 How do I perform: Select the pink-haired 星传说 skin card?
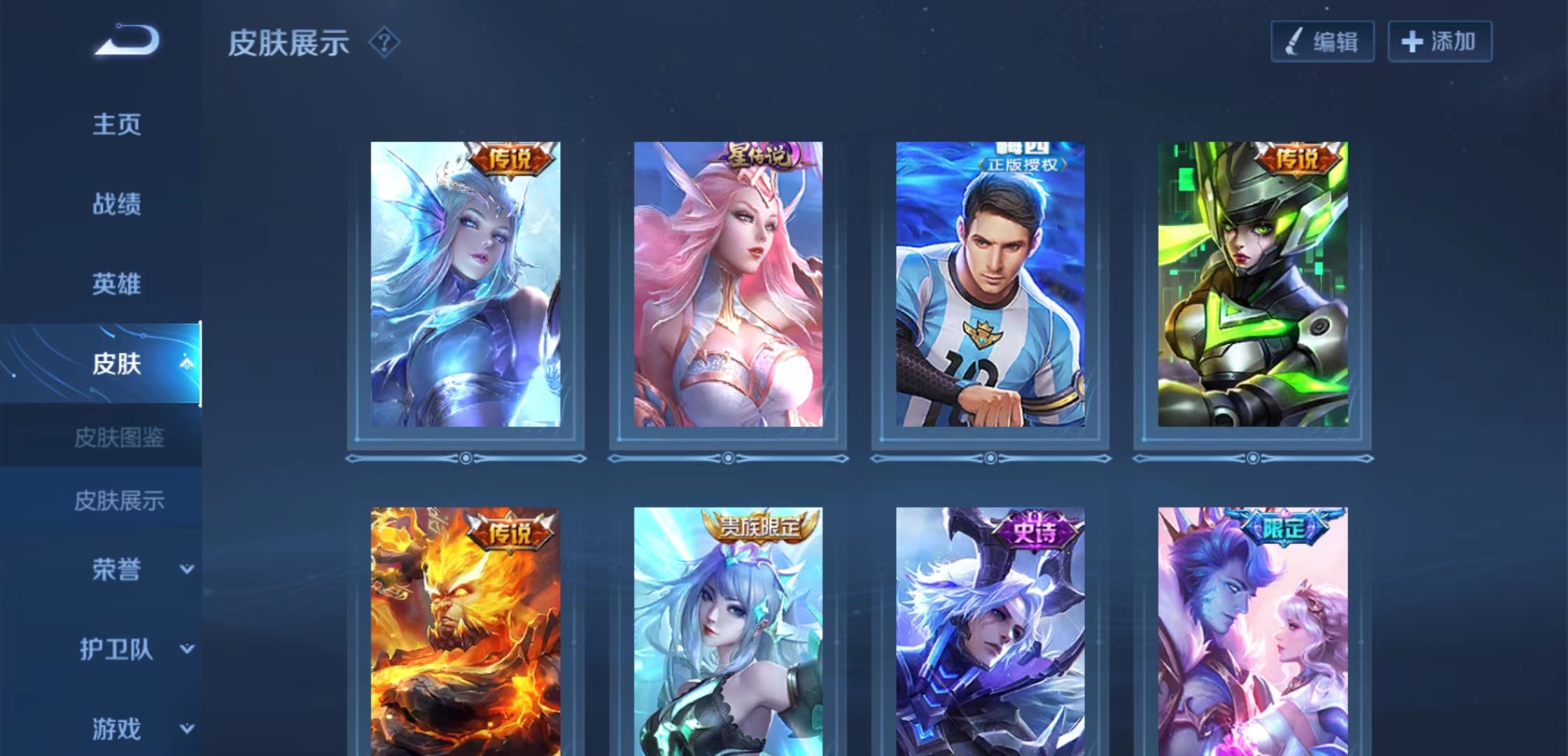pyautogui.click(x=728, y=284)
